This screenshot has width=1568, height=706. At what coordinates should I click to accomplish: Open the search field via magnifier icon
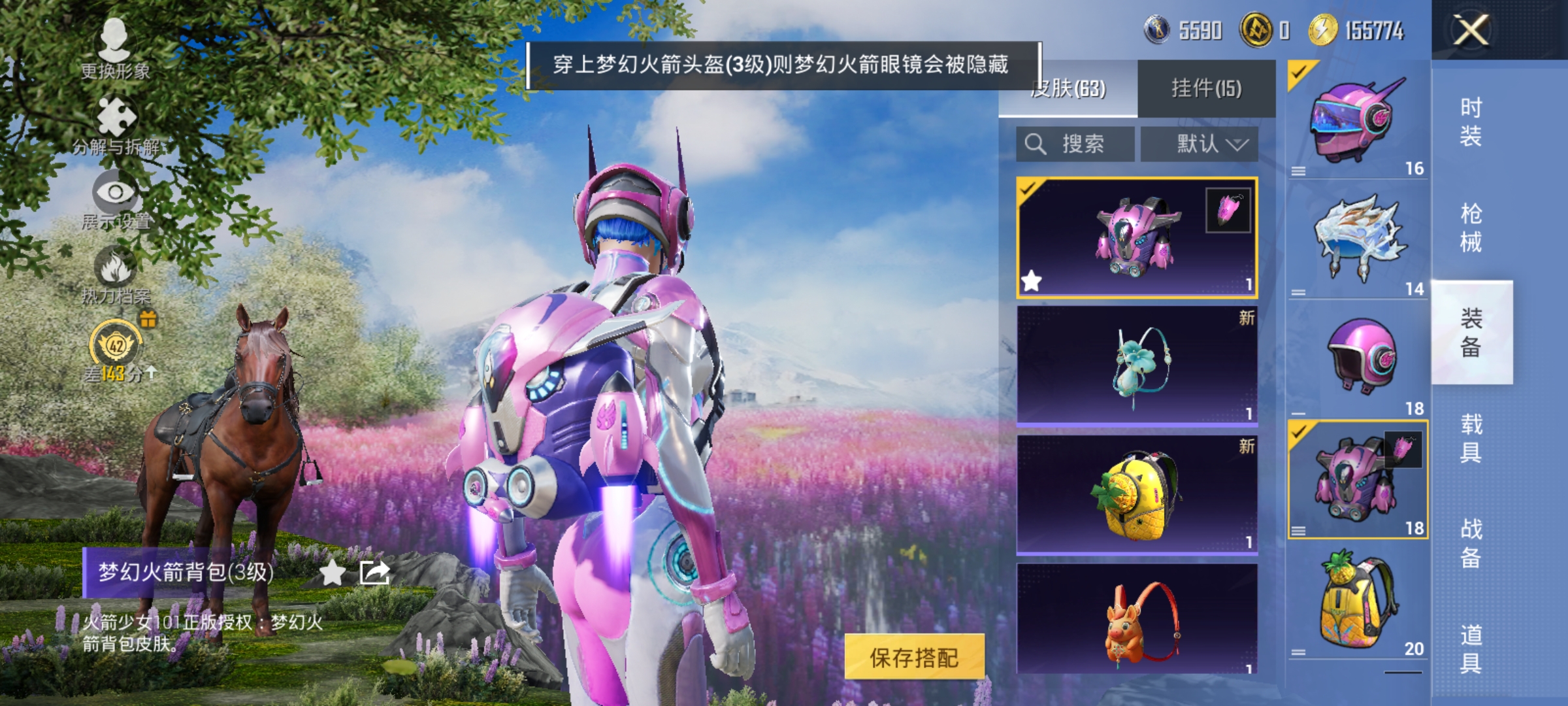click(1036, 144)
